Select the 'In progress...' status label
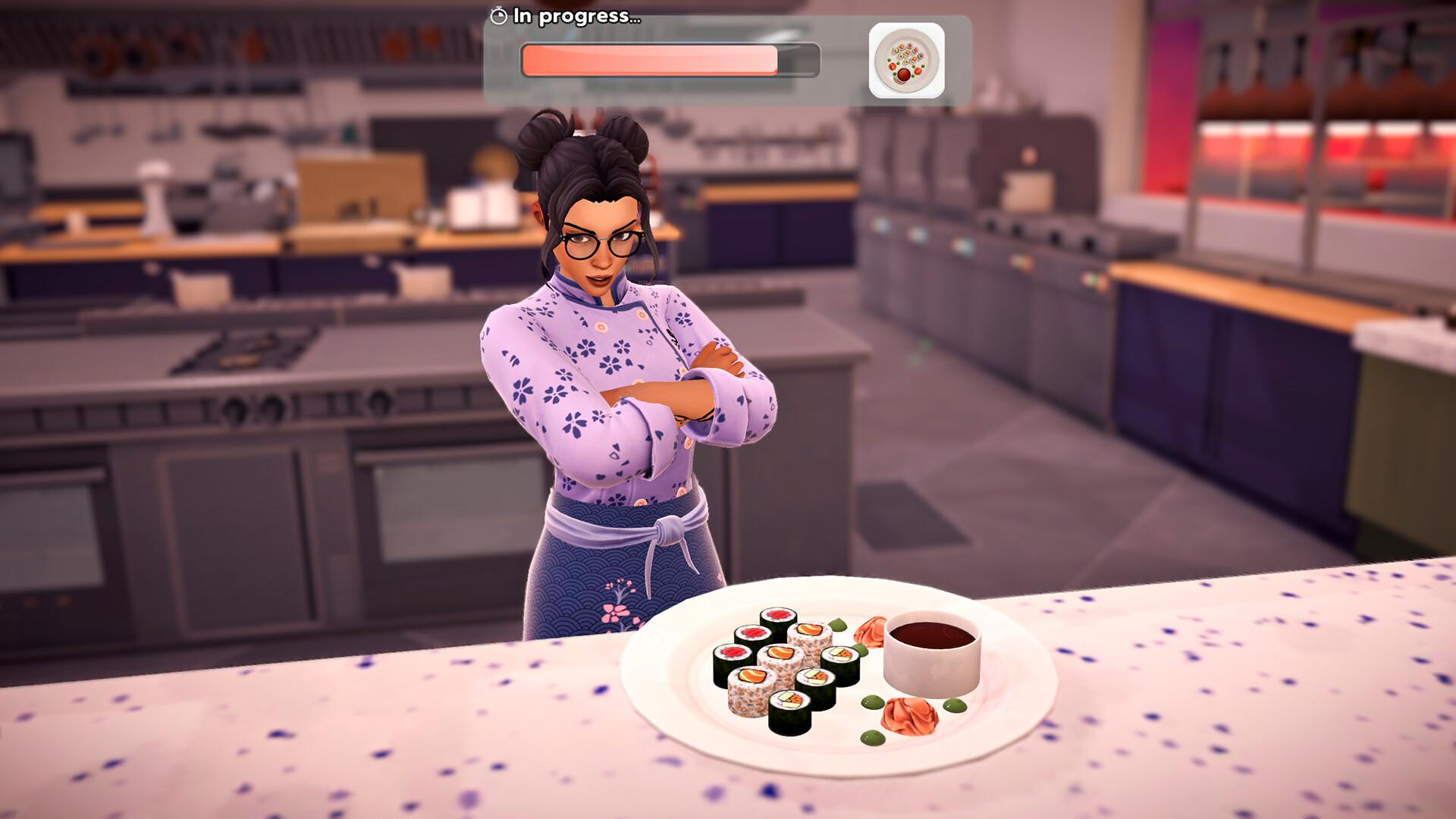 pyautogui.click(x=575, y=15)
